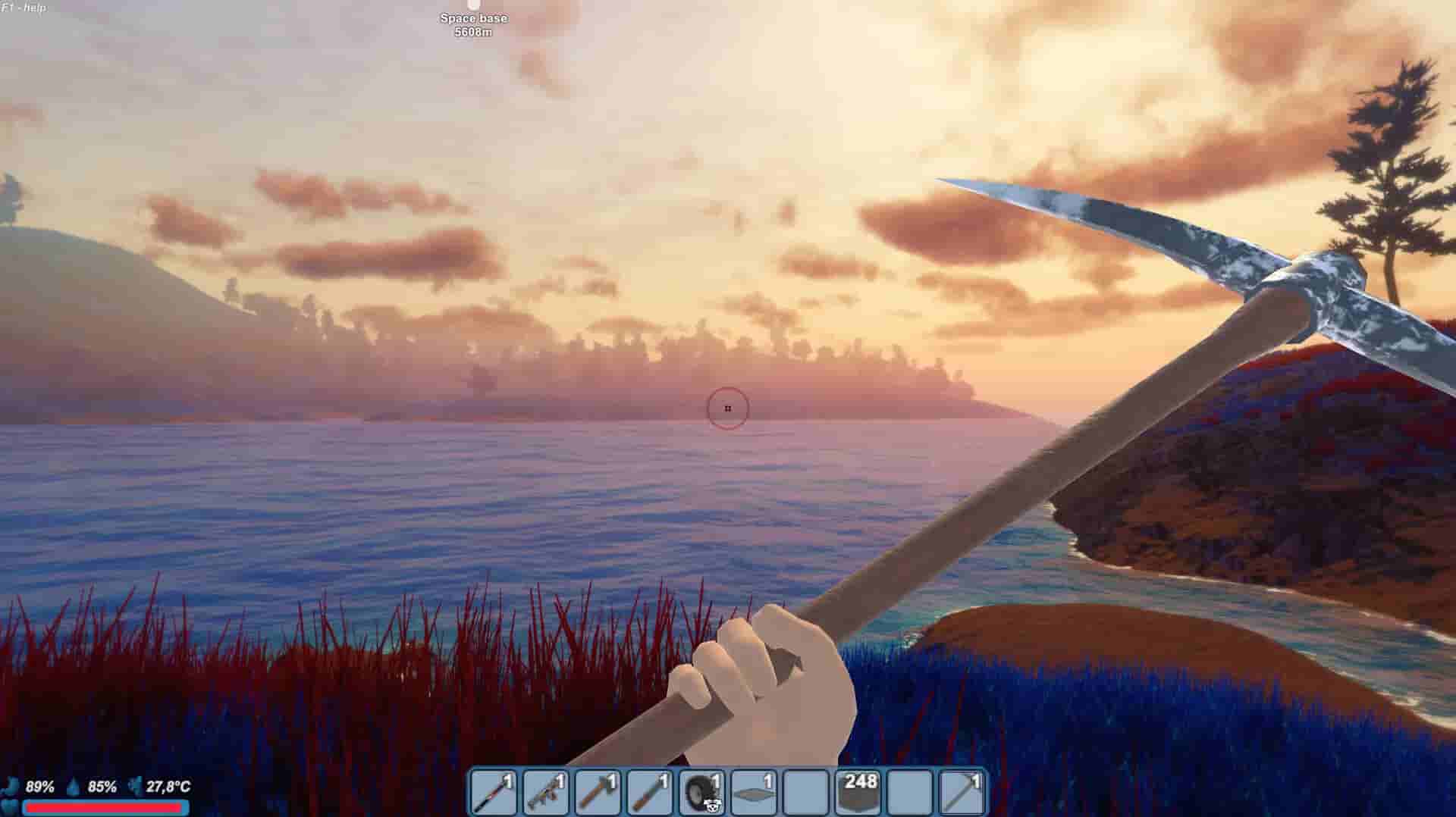Select the hammer tool in the hotbar
Viewport: 1456px width, 817px height.
(x=598, y=791)
